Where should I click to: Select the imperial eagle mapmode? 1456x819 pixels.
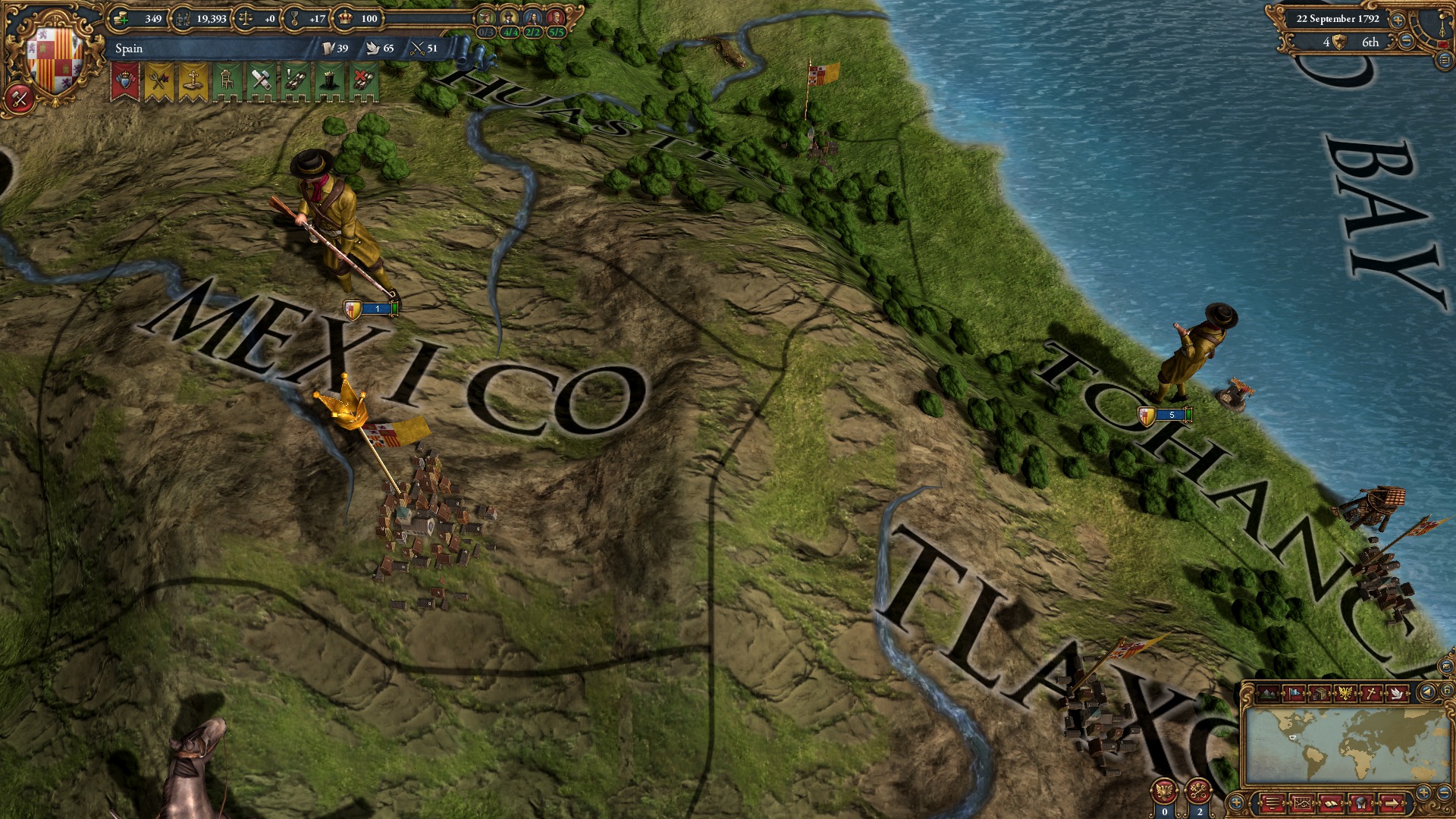[x=1345, y=692]
